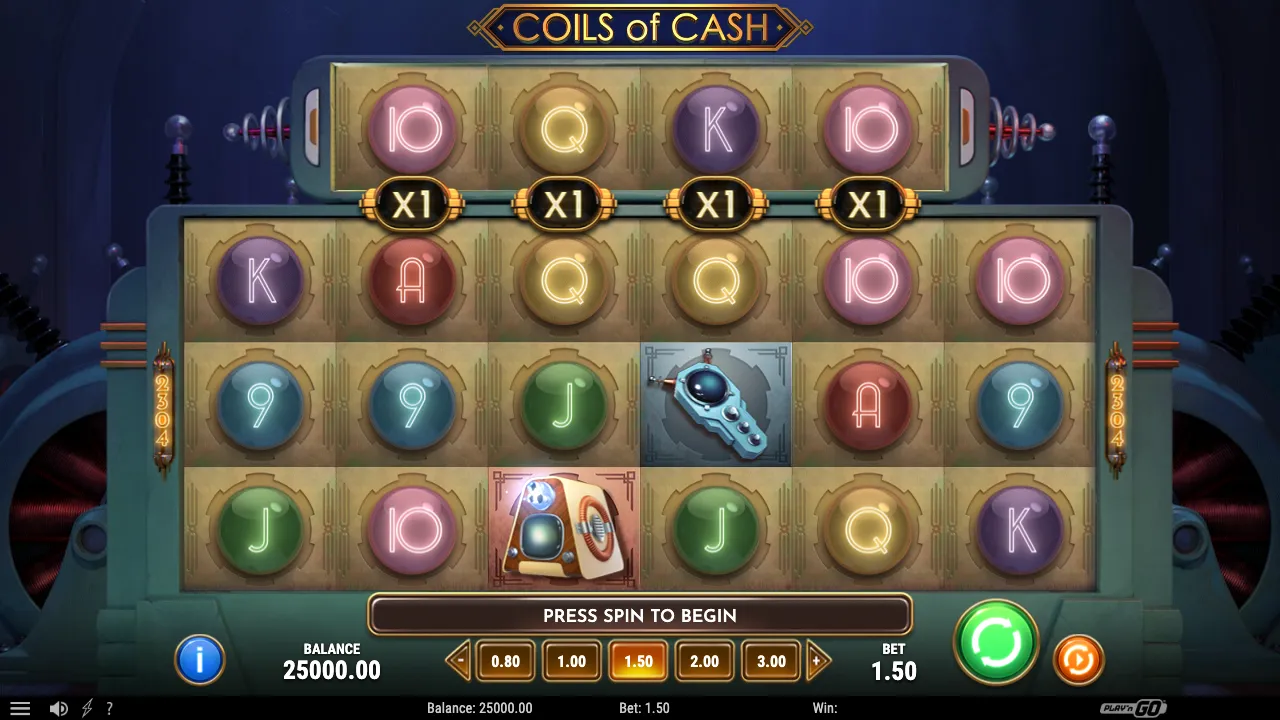Enable quick spin via lightning icon

(85, 708)
